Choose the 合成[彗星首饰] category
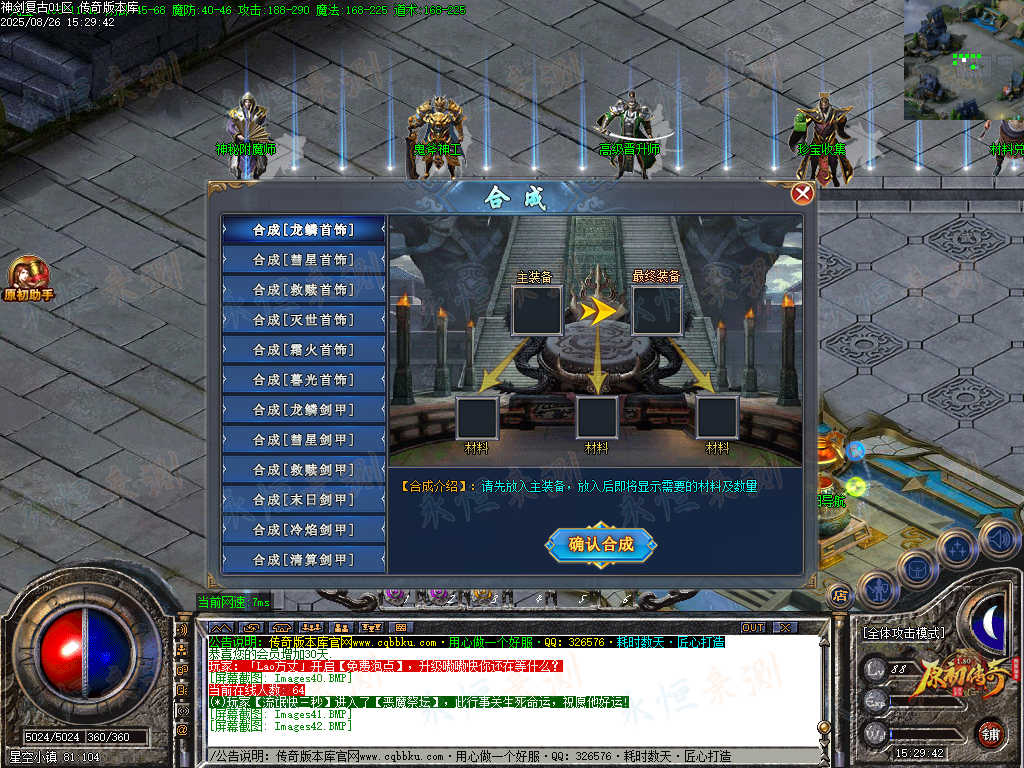The height and width of the screenshot is (768, 1024). click(x=303, y=259)
